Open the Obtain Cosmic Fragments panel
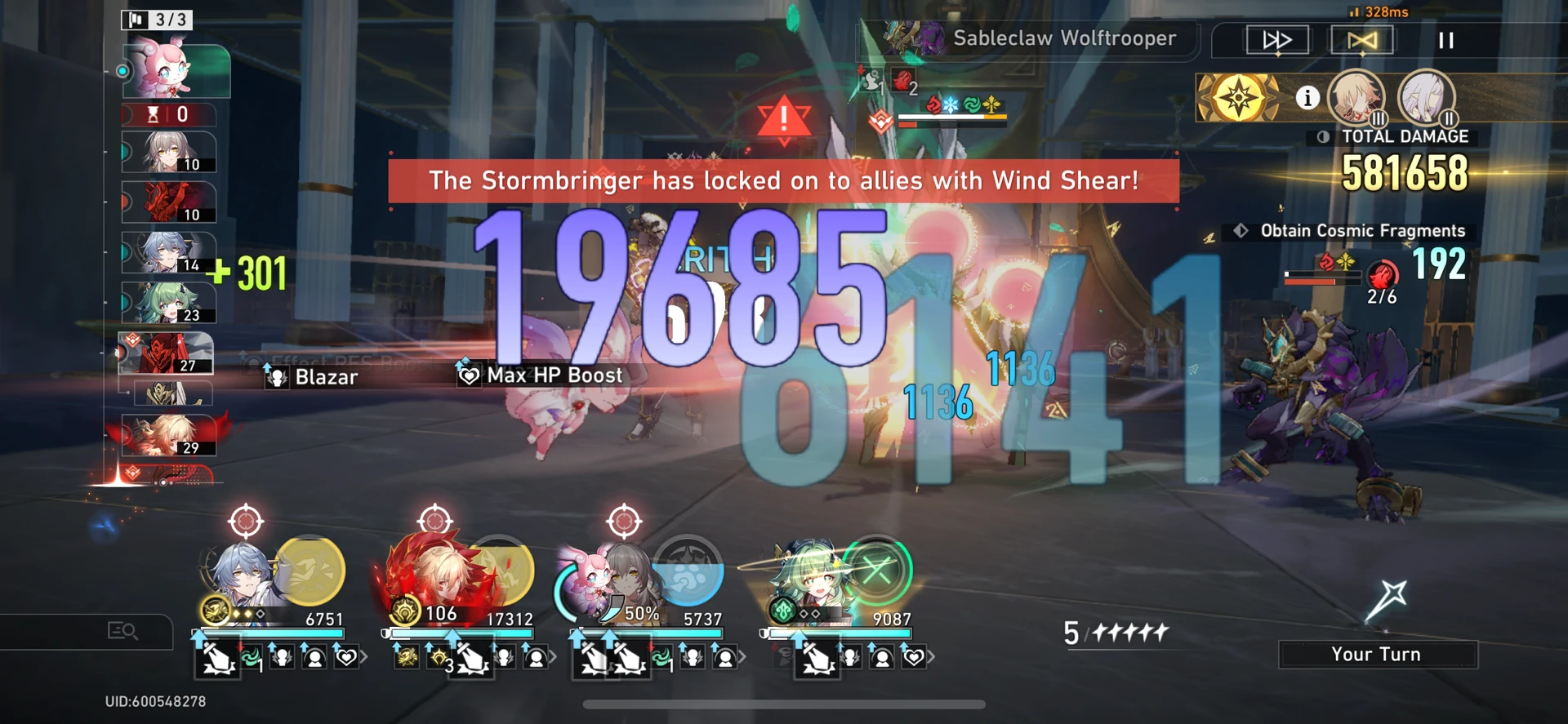 pyautogui.click(x=1349, y=230)
